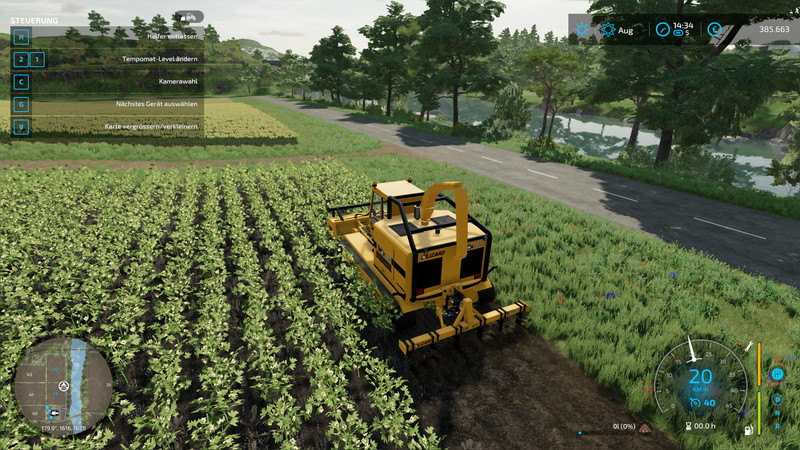Click the fuel pump icon

(747, 430)
